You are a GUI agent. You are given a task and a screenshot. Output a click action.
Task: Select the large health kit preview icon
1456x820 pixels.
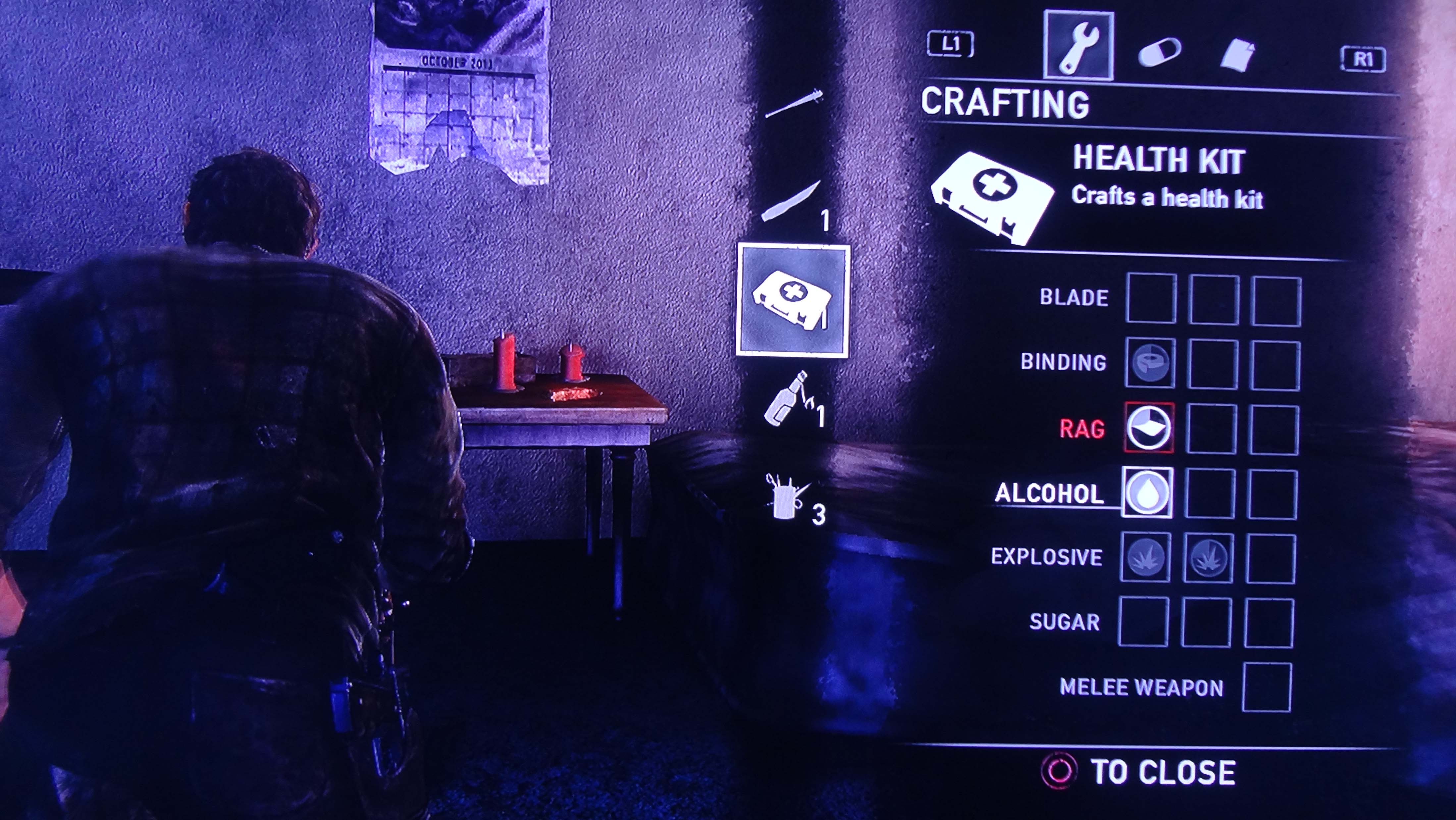992,198
